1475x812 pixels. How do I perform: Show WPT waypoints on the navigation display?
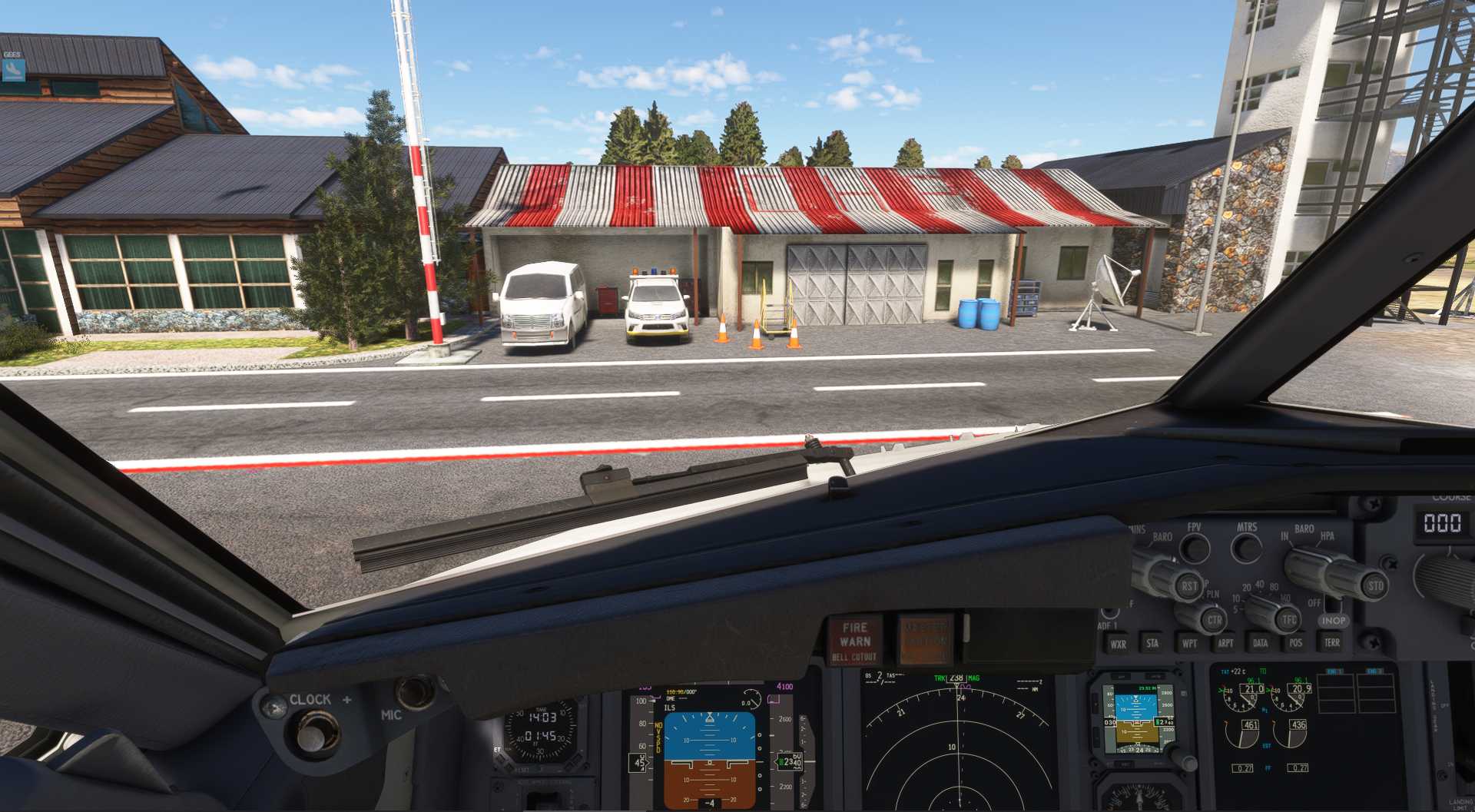point(1189,643)
